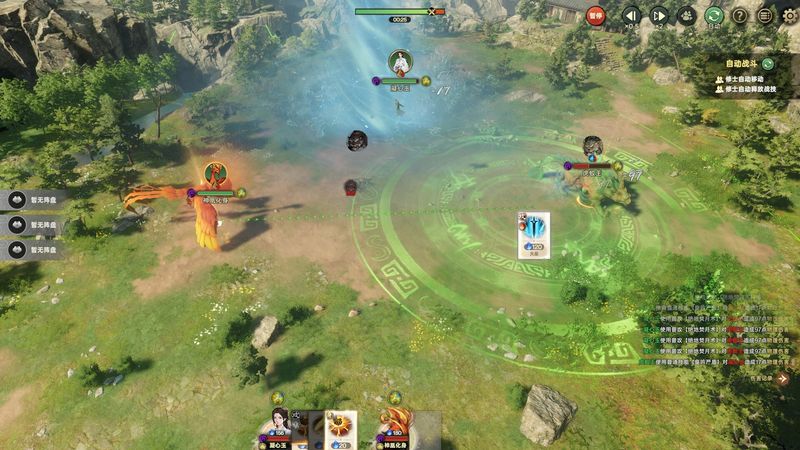Speed up the battle to x2
This screenshot has width=800, height=450.
coord(659,15)
